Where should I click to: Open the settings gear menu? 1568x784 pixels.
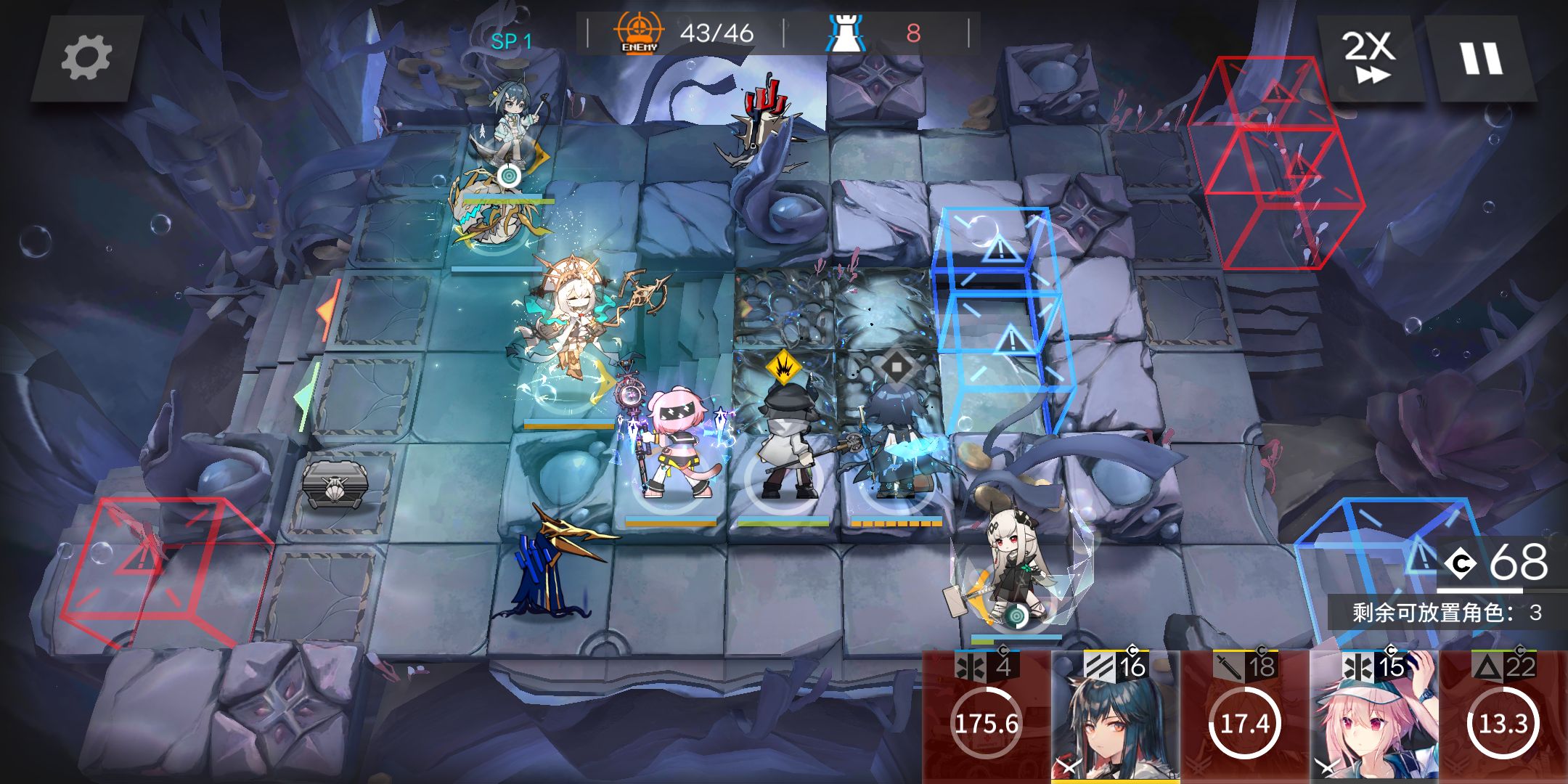point(86,58)
